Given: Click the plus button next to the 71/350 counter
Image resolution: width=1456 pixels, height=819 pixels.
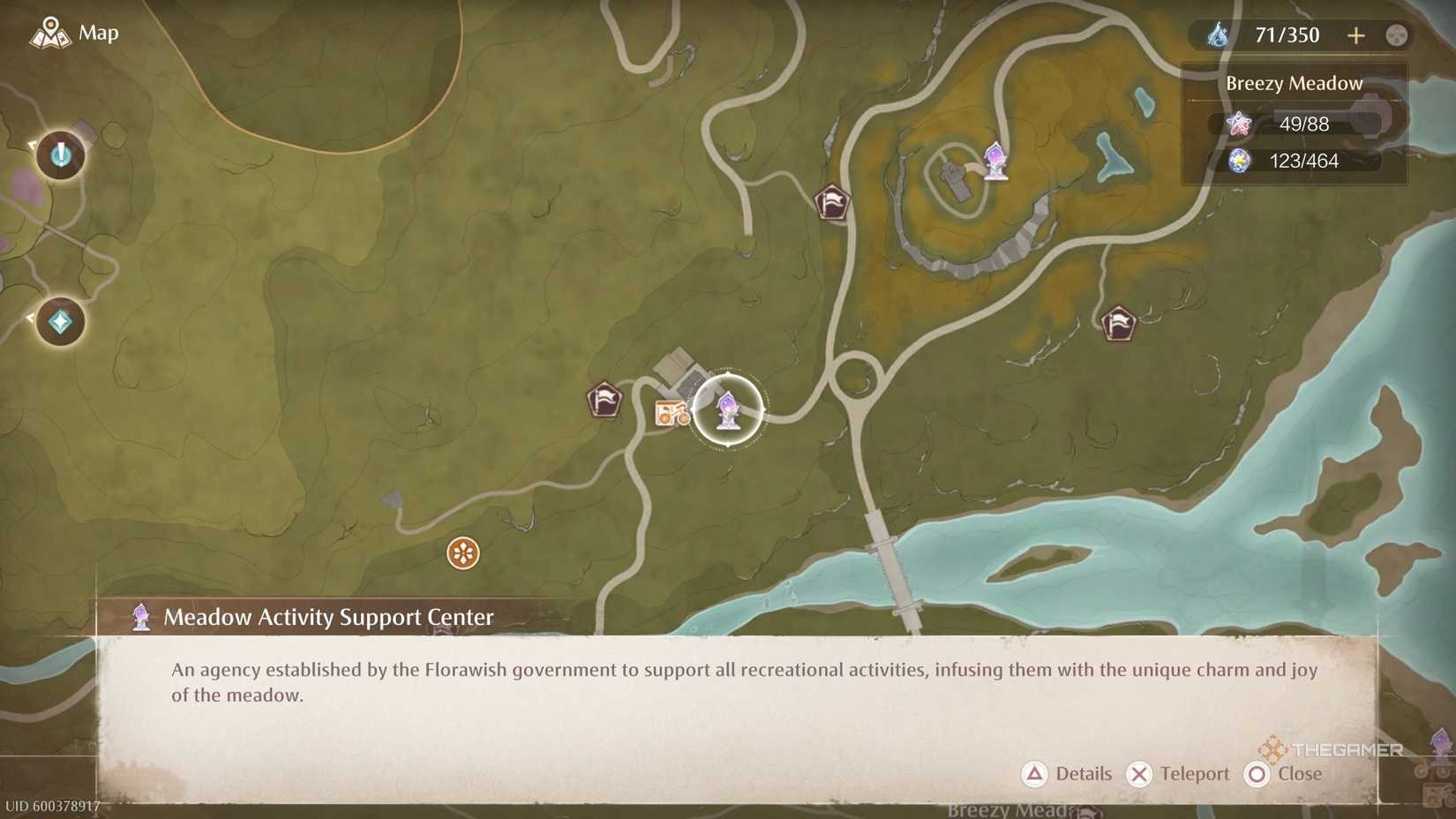Looking at the screenshot, I should 1356,36.
